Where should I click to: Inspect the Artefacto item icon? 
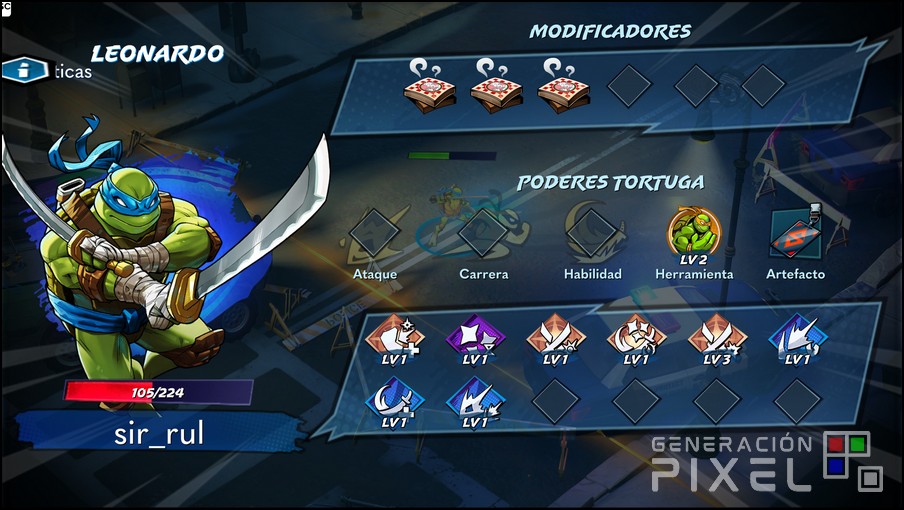(x=796, y=233)
